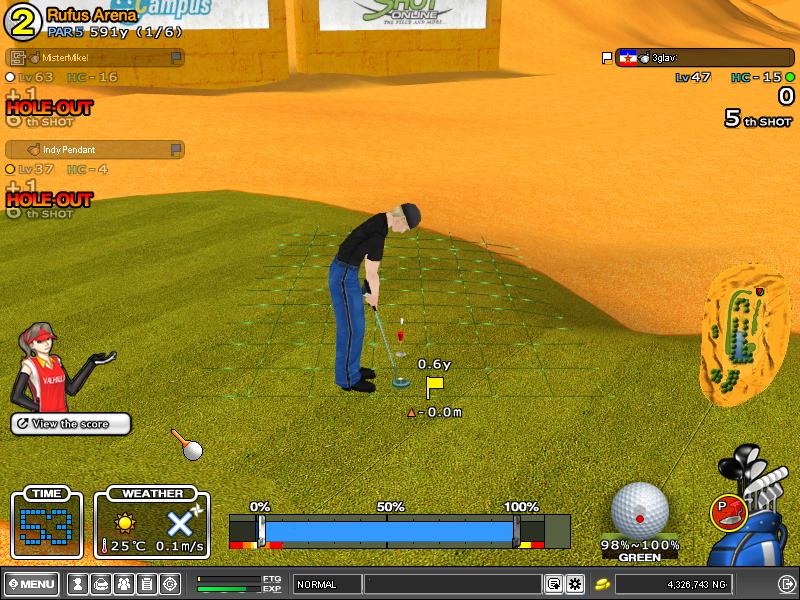Open the gear settings icon

575,584
